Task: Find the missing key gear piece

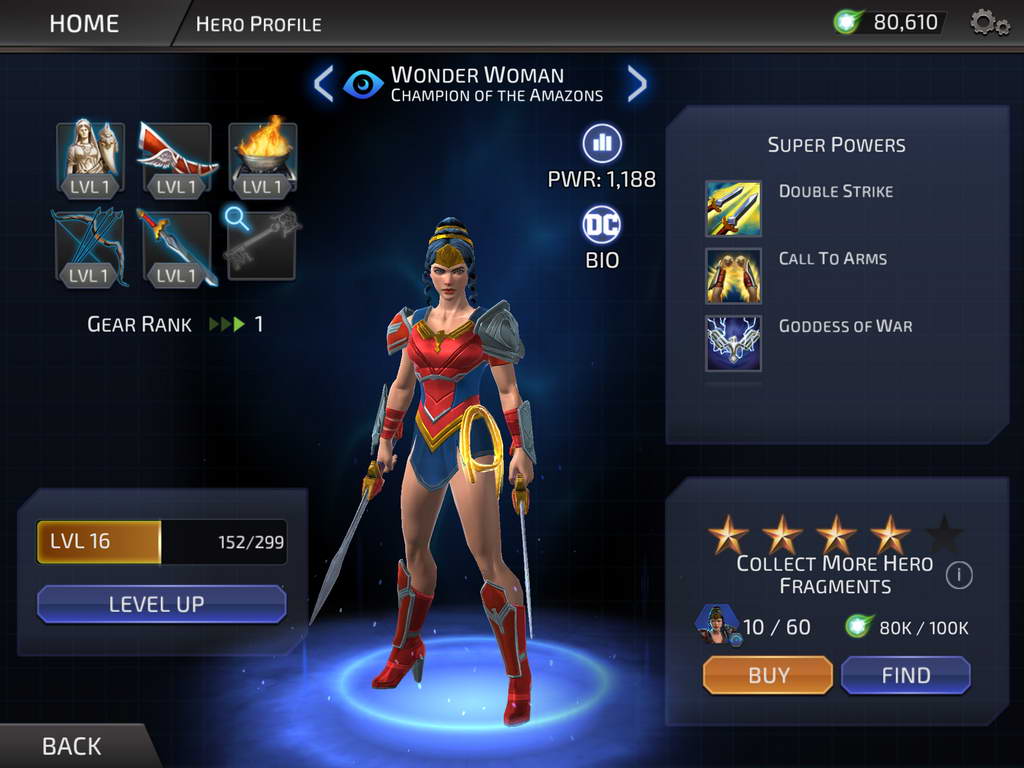Action: click(263, 244)
